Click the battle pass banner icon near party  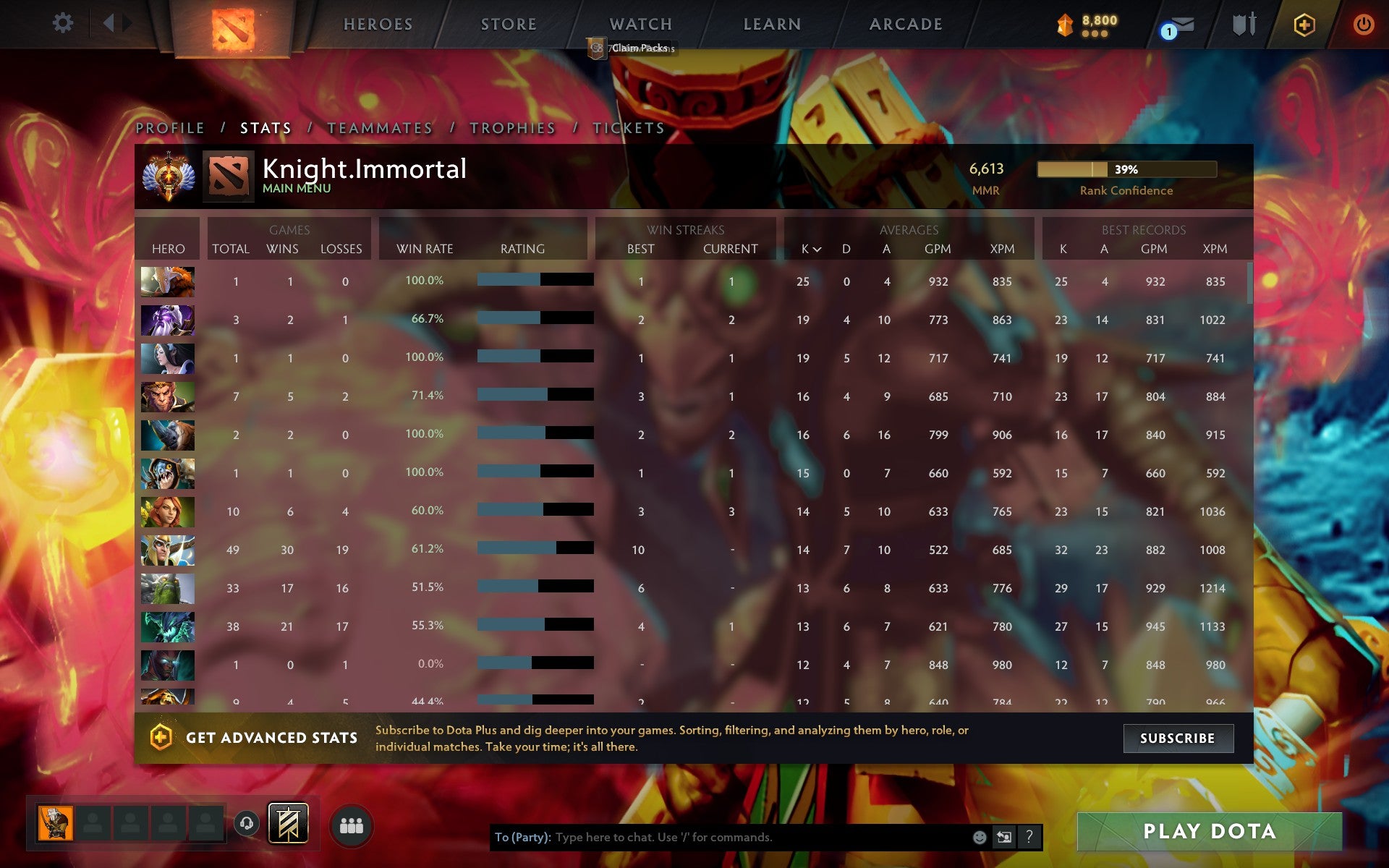287,824
